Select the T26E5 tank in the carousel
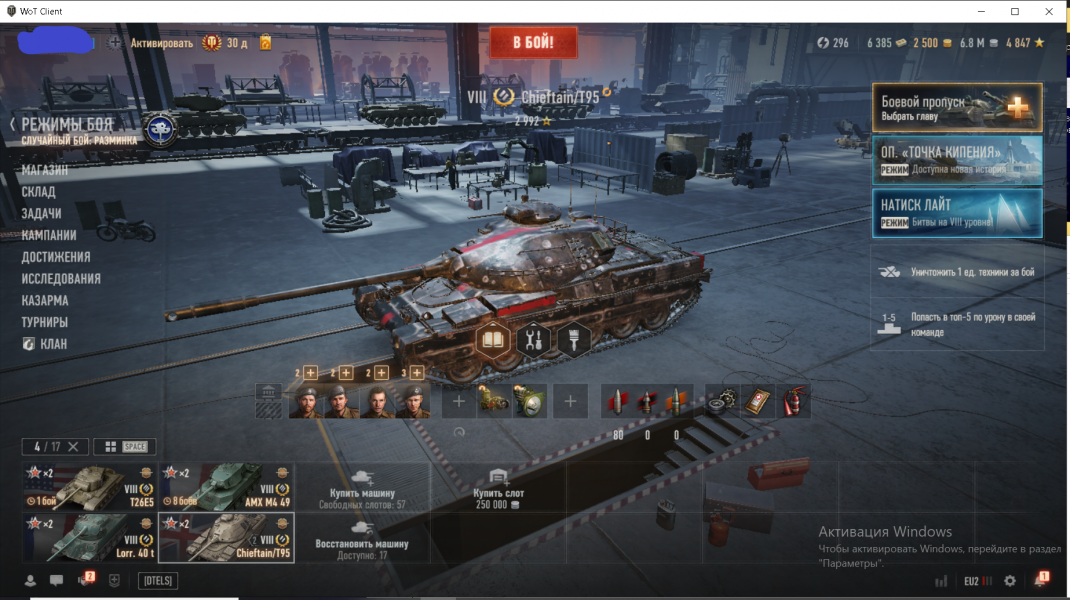 point(89,487)
